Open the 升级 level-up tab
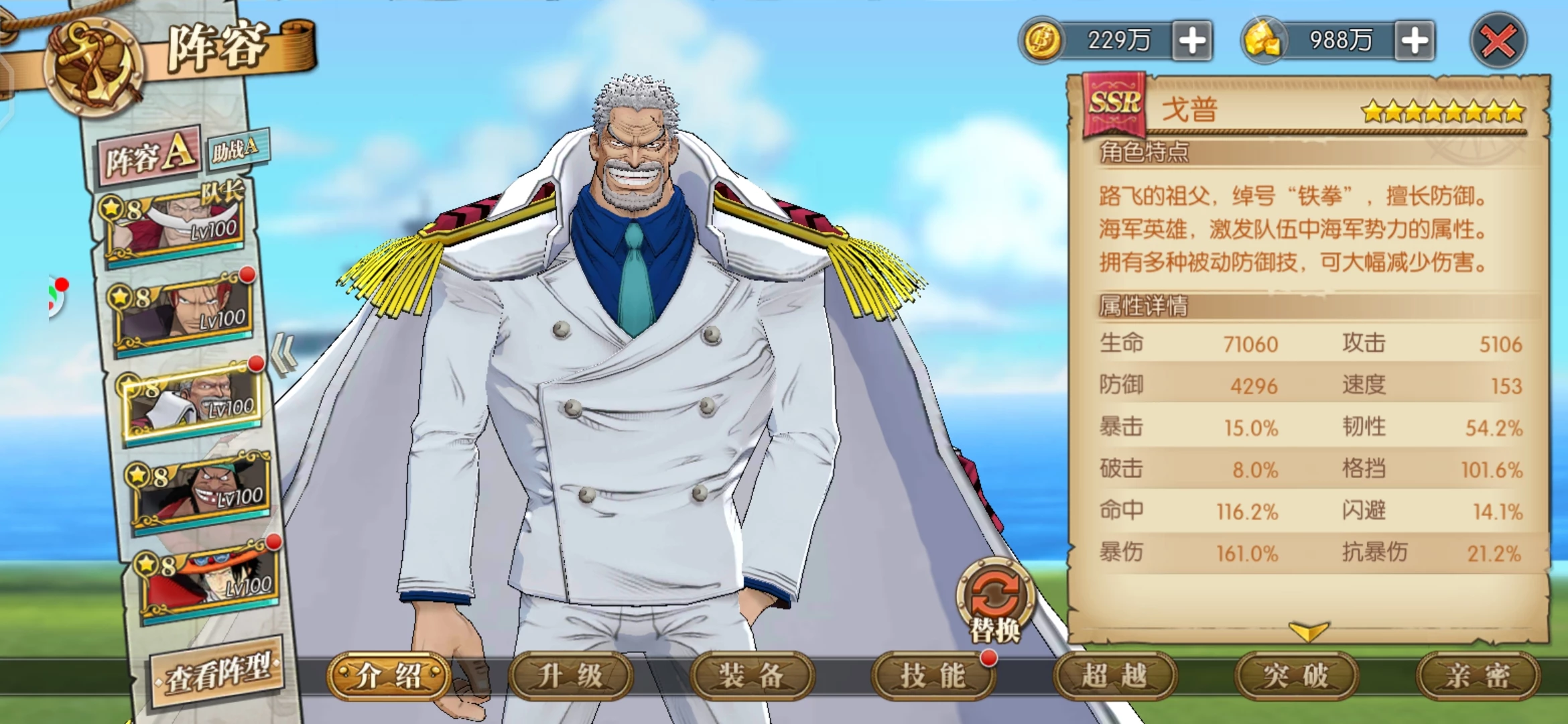The width and height of the screenshot is (1568, 724). point(570,676)
